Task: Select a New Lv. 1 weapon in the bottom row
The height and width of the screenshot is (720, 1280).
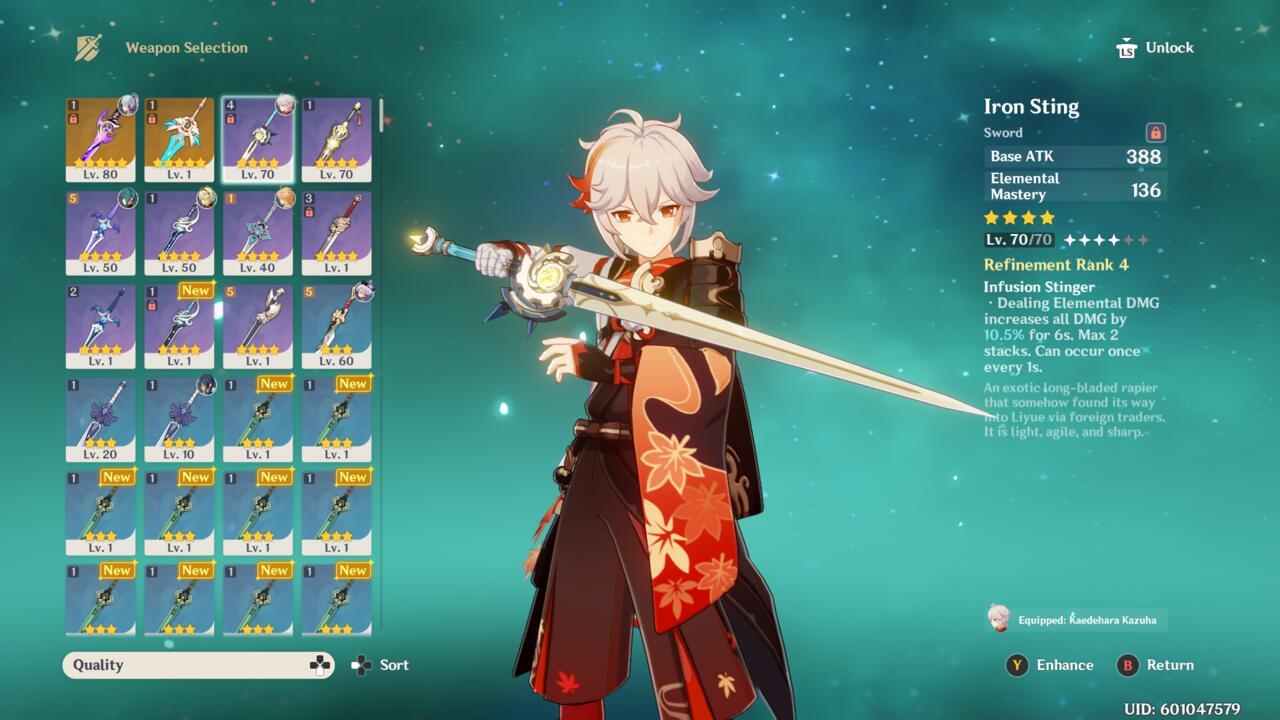Action: (100, 598)
